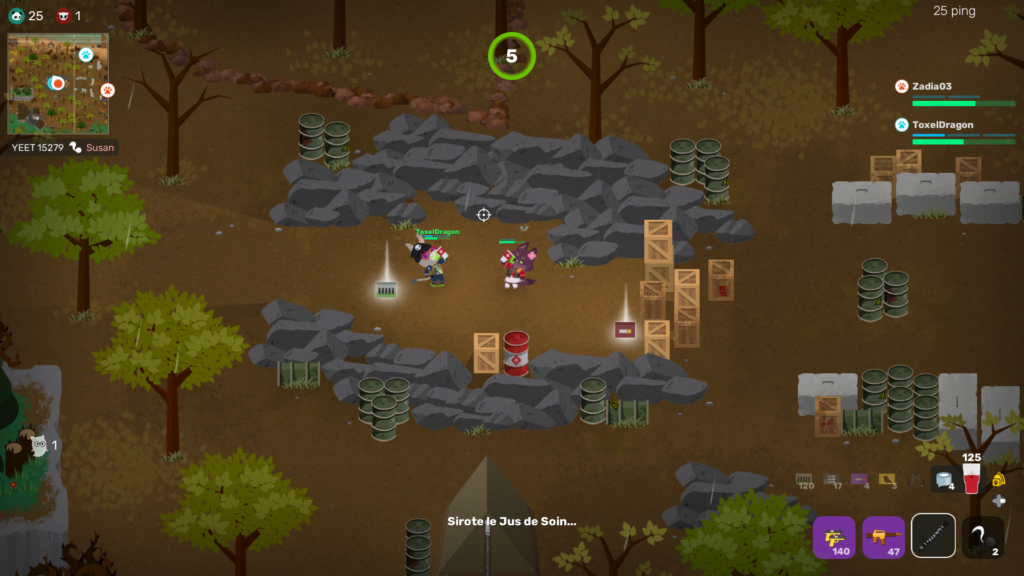This screenshot has width=1024, height=576.
Task: Open the yellow backpack icon
Action: (x=998, y=480)
